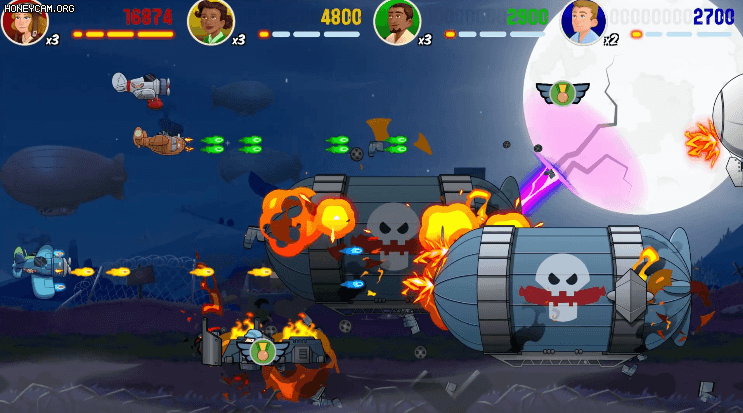Choose the bearded man player portrait
The height and width of the screenshot is (413, 743).
point(397,22)
